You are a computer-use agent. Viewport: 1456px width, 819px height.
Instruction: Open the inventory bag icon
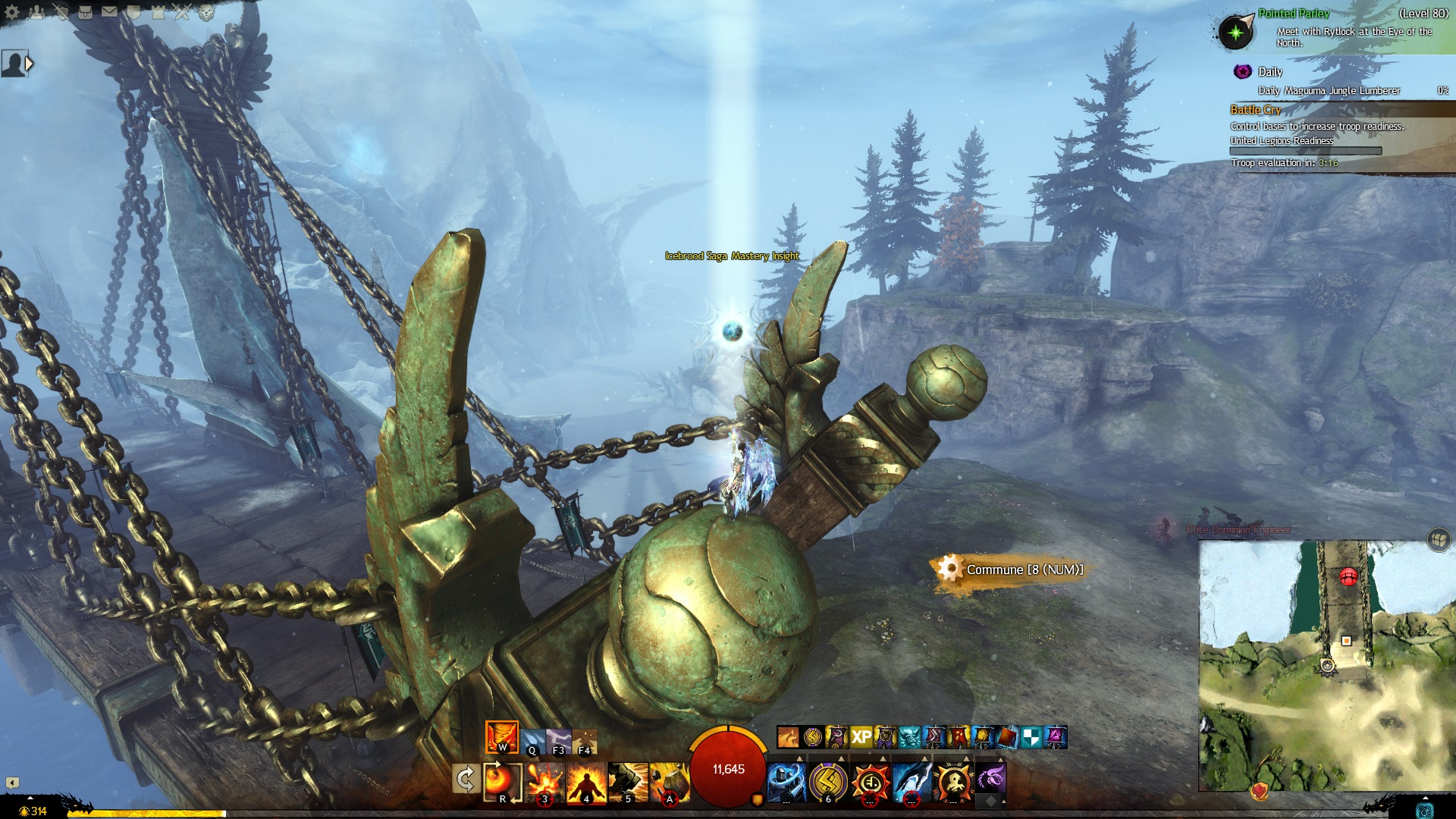pos(85,12)
